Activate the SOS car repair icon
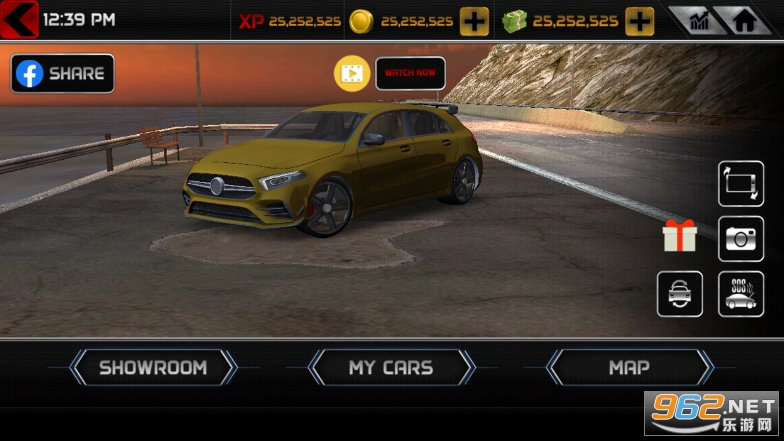This screenshot has height=441, width=784. pyautogui.click(x=741, y=294)
